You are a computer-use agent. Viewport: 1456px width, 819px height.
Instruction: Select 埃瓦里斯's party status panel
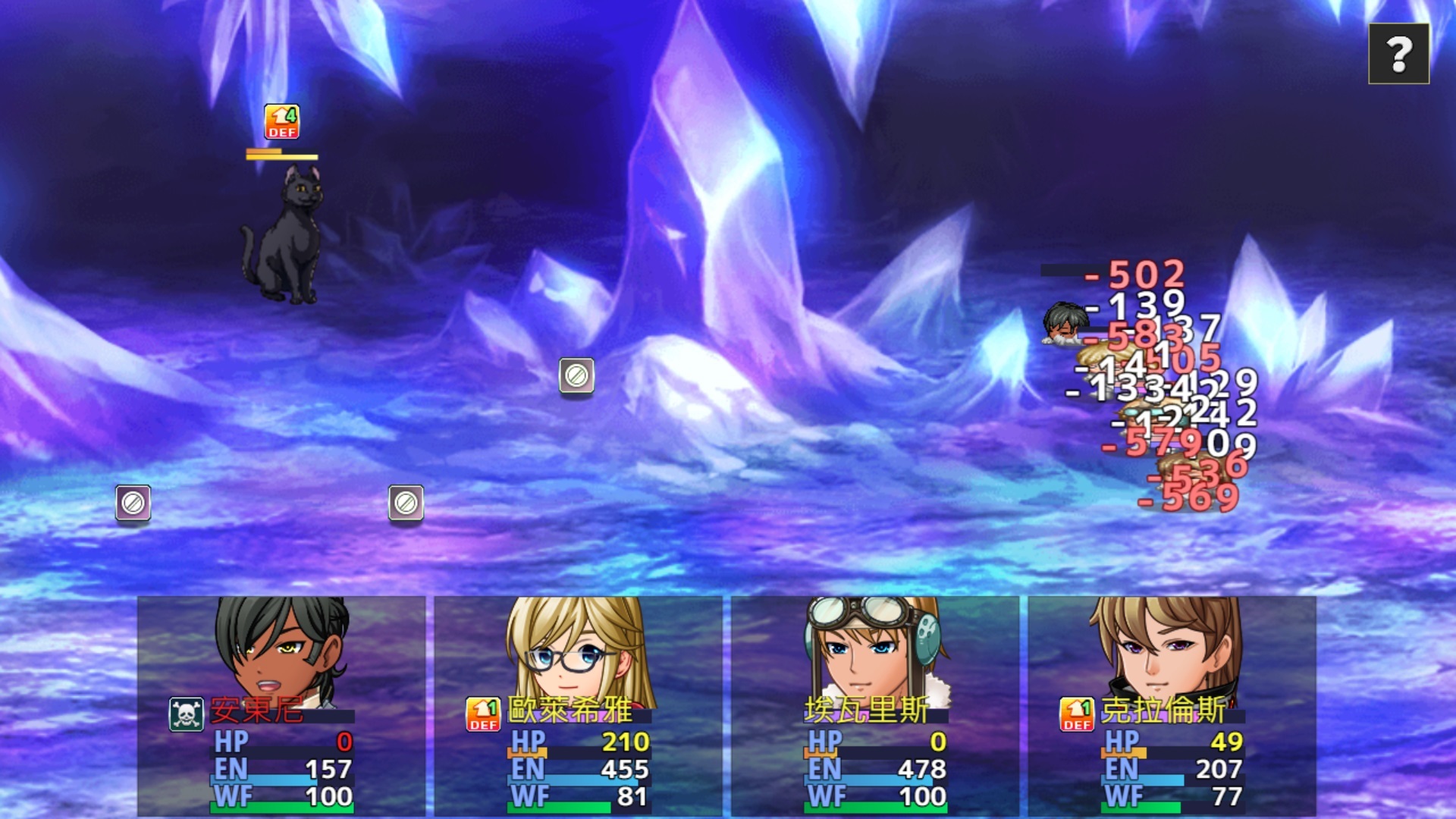pyautogui.click(x=875, y=705)
